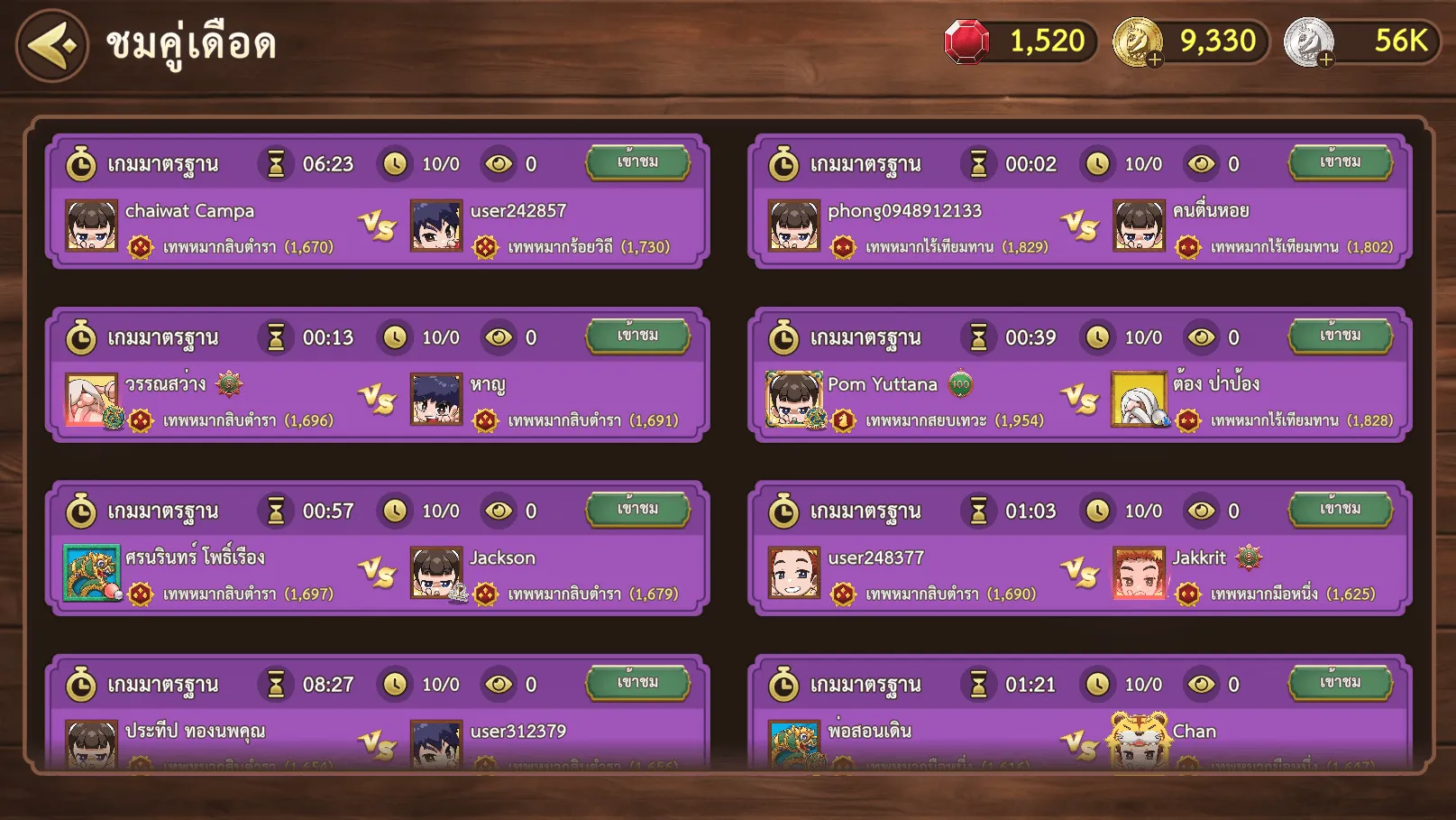The image size is (1456, 820).
Task: Click the red gem currency icon
Action: [966, 42]
